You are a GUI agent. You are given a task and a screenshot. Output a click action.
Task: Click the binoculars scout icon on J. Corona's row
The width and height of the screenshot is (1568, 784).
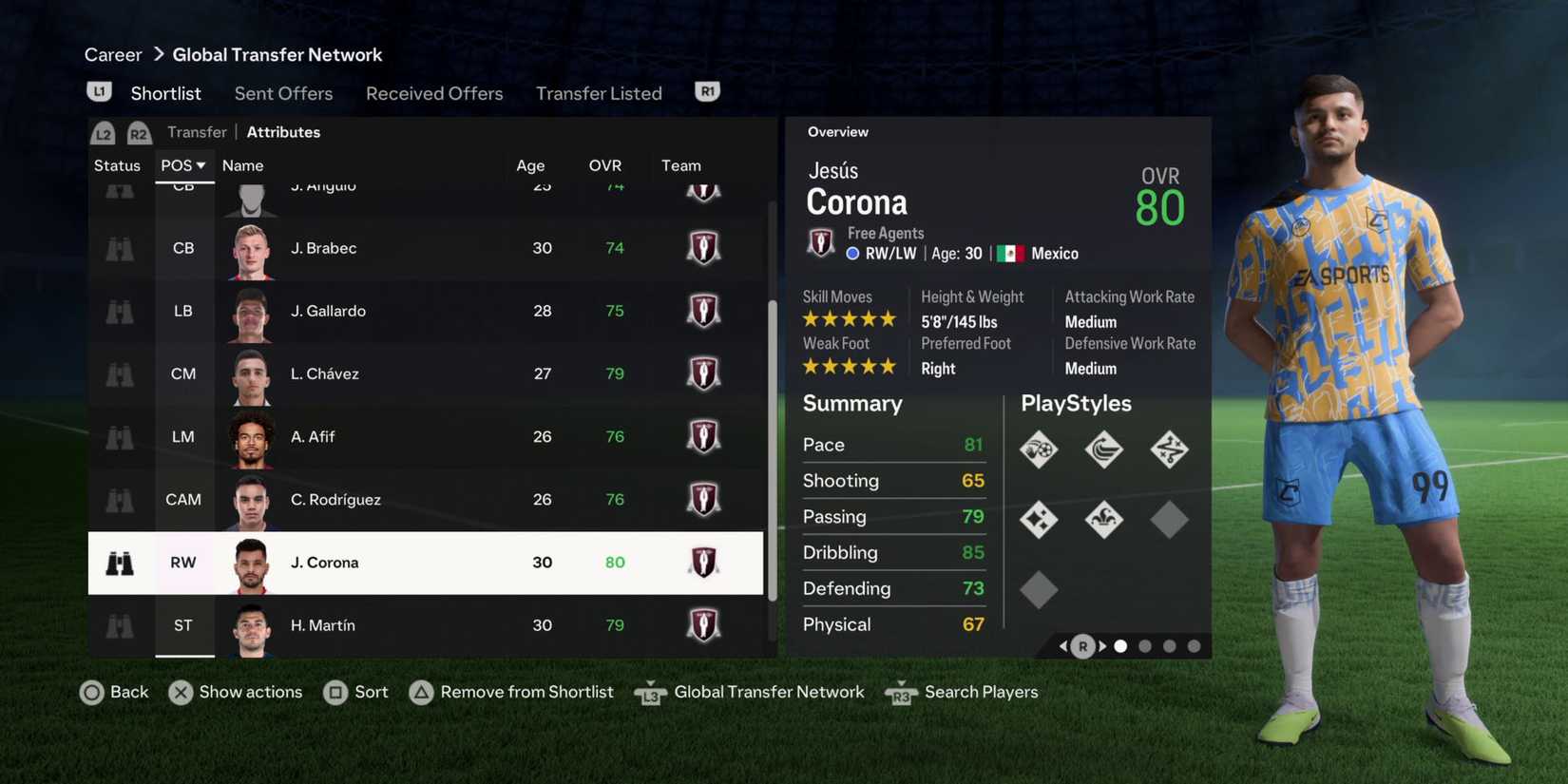pos(118,563)
